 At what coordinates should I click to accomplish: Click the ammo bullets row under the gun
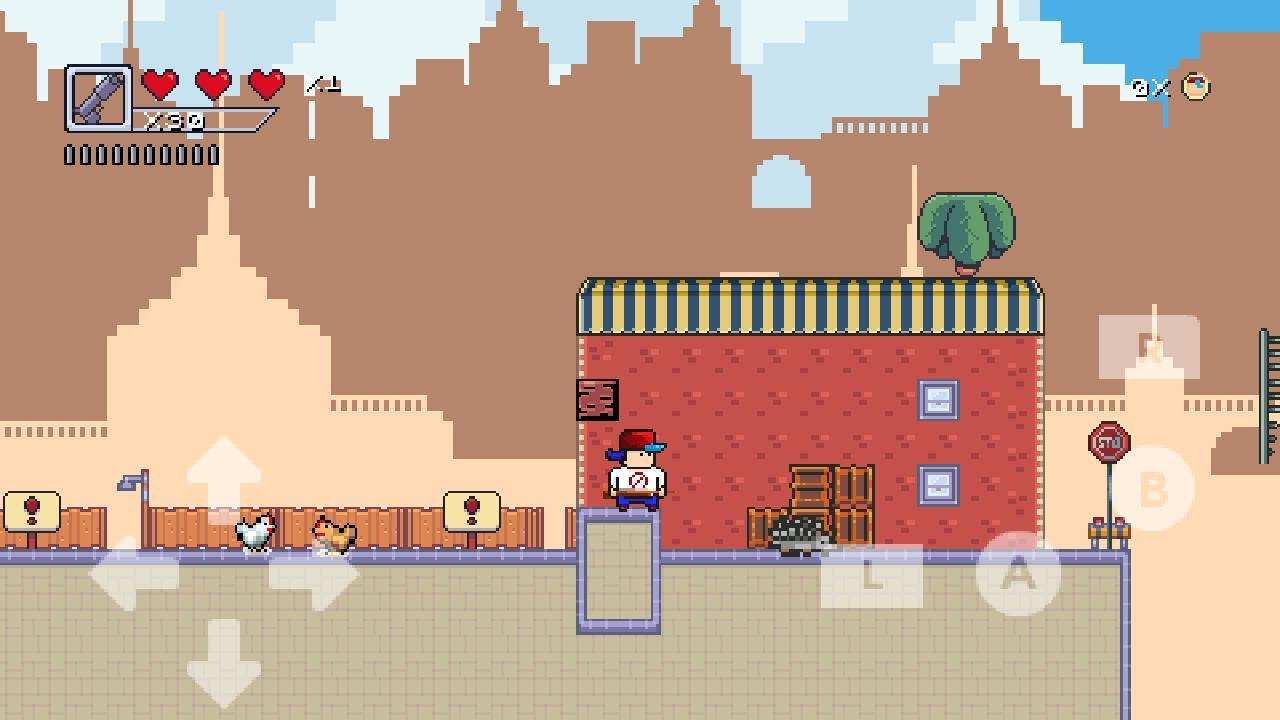tap(140, 155)
